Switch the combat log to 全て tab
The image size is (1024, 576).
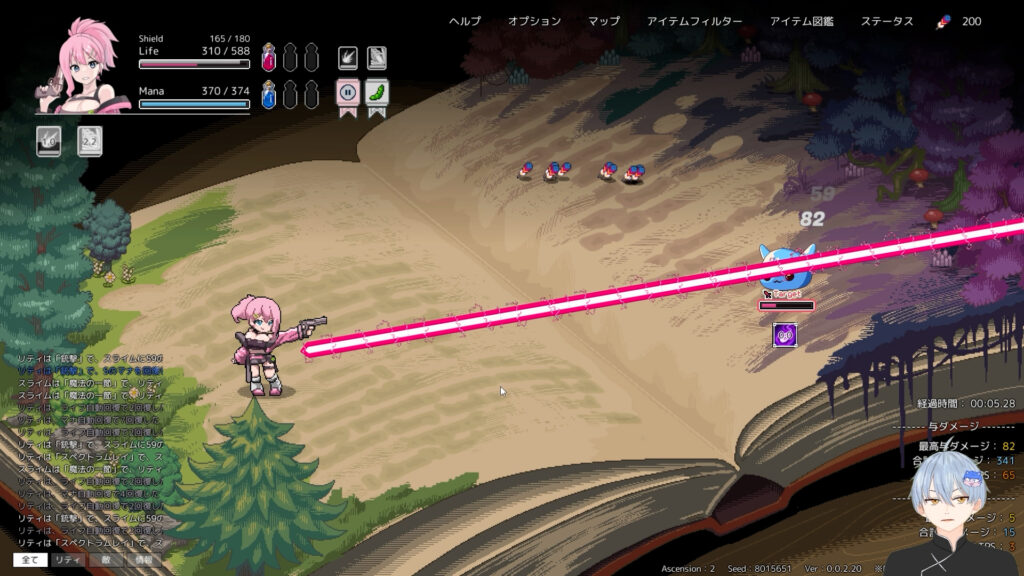click(29, 560)
